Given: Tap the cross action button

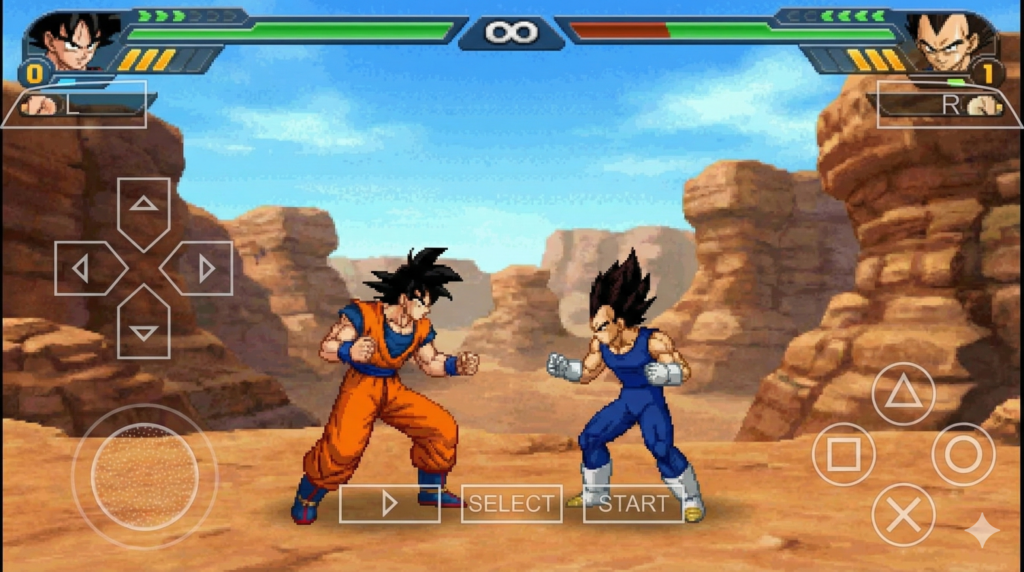Looking at the screenshot, I should [903, 514].
